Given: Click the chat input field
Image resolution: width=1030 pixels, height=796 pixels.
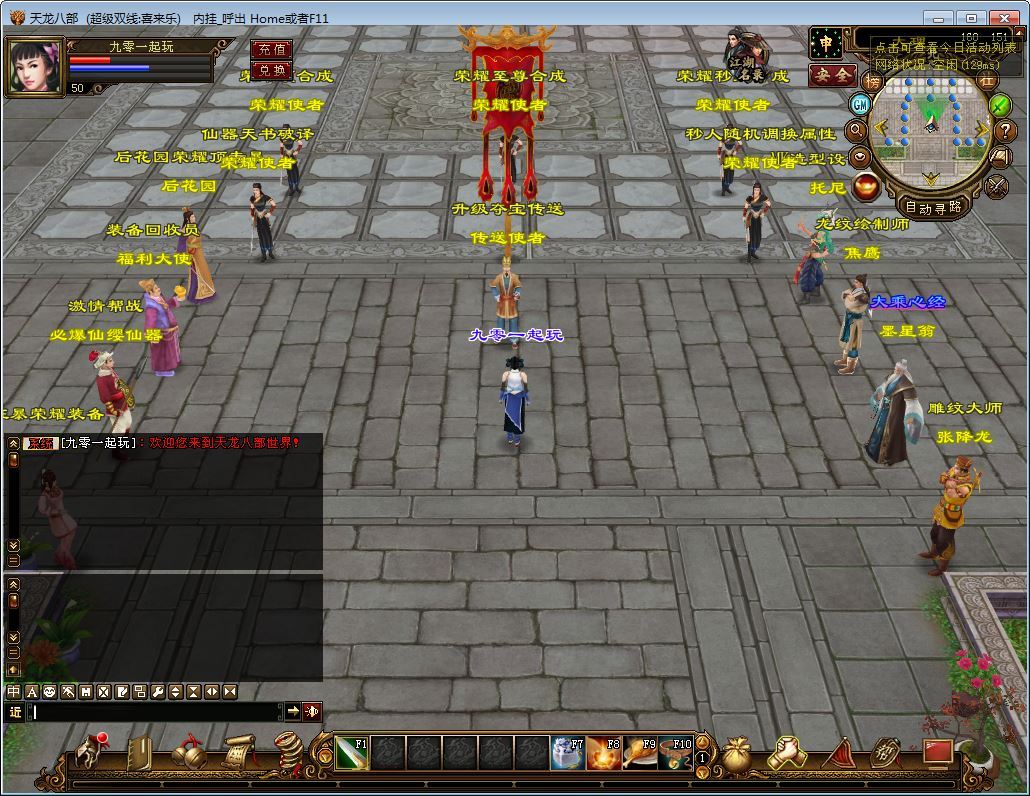Looking at the screenshot, I should pos(155,712).
